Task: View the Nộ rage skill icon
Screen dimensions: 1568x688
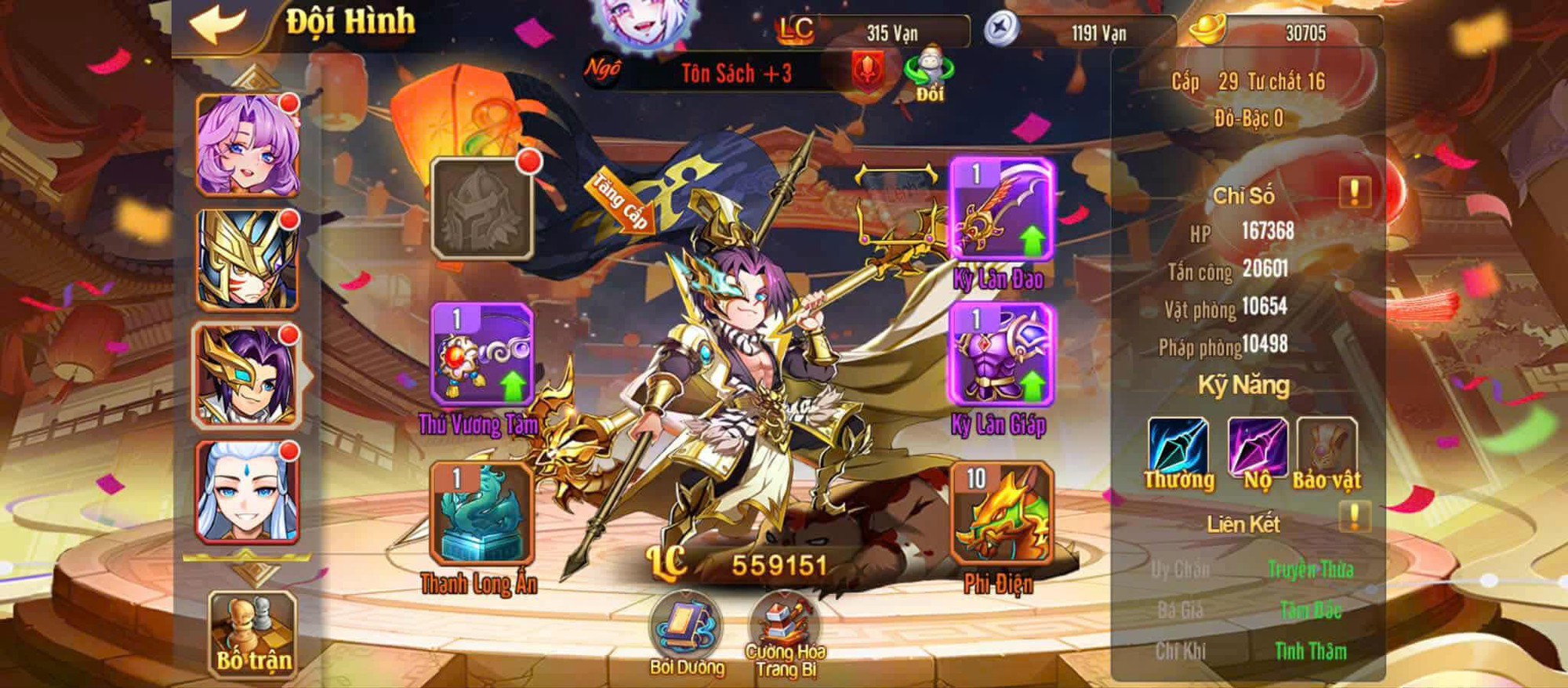Action: pyautogui.click(x=1257, y=448)
